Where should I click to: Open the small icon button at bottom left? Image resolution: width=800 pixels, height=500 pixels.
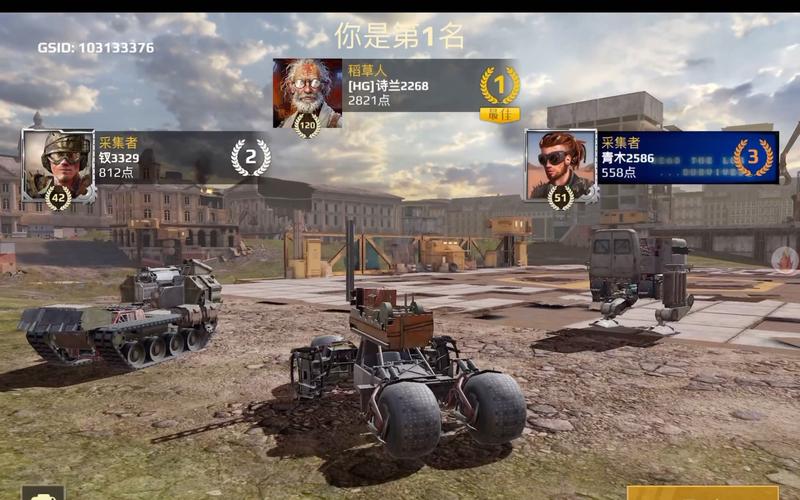[42, 493]
